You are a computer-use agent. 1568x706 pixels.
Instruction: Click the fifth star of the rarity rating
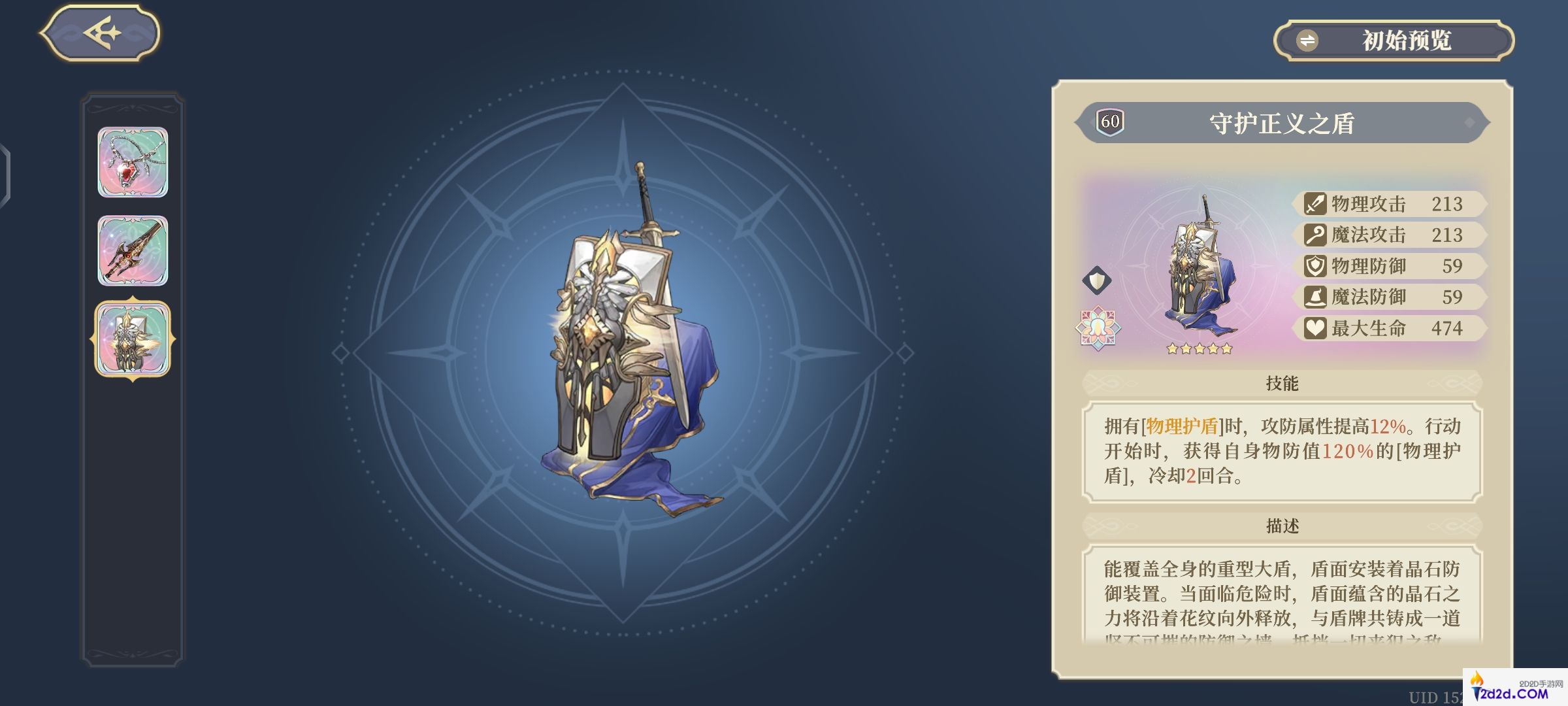(x=1226, y=349)
